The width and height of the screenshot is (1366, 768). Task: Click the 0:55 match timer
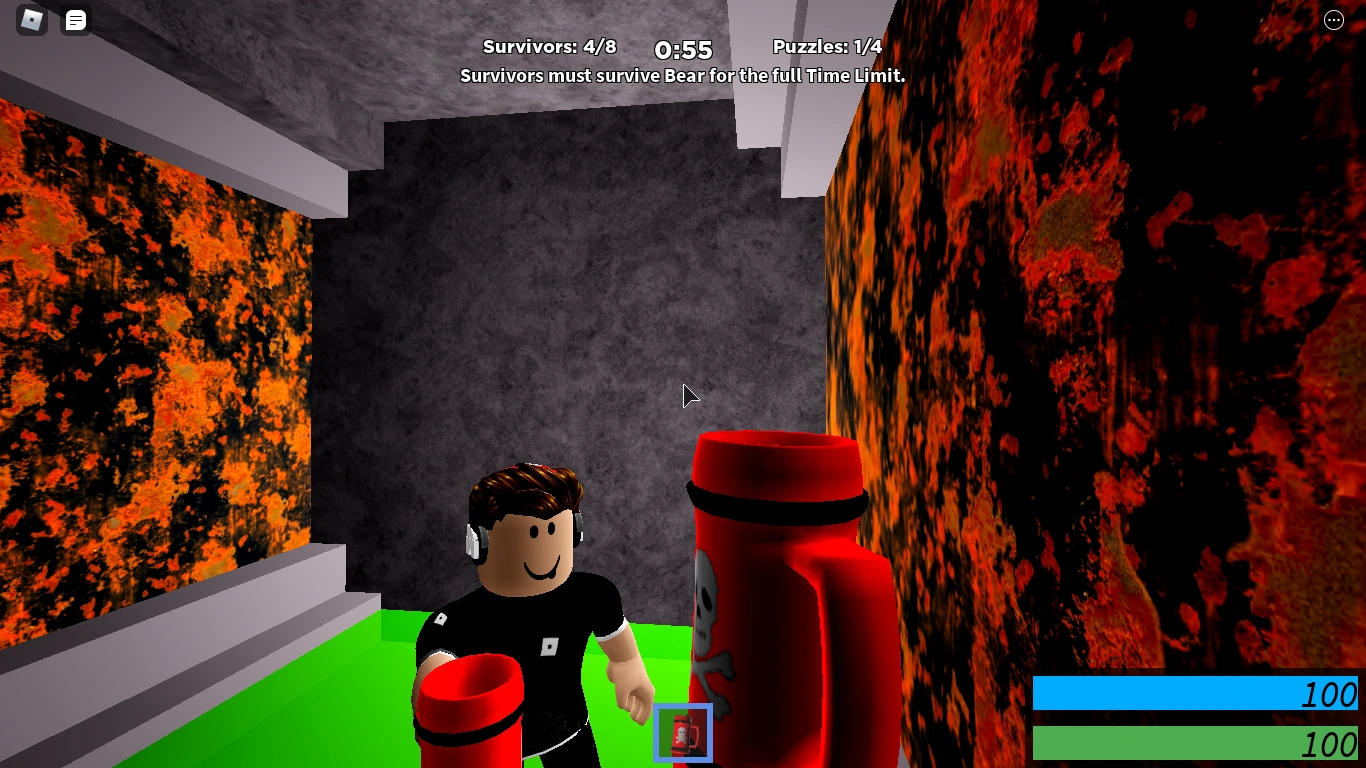click(x=683, y=49)
